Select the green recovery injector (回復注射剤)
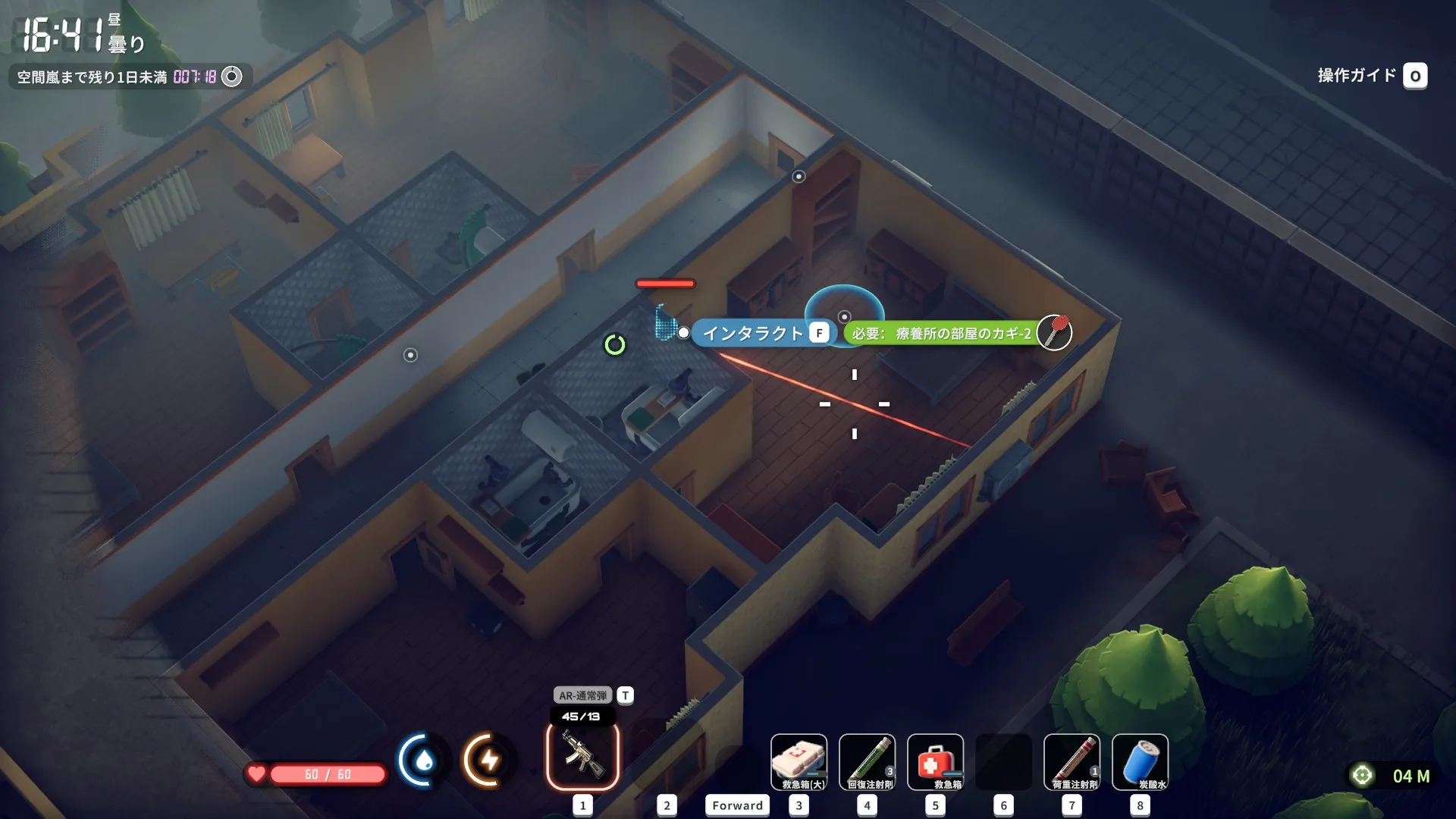1456x819 pixels. [x=867, y=762]
